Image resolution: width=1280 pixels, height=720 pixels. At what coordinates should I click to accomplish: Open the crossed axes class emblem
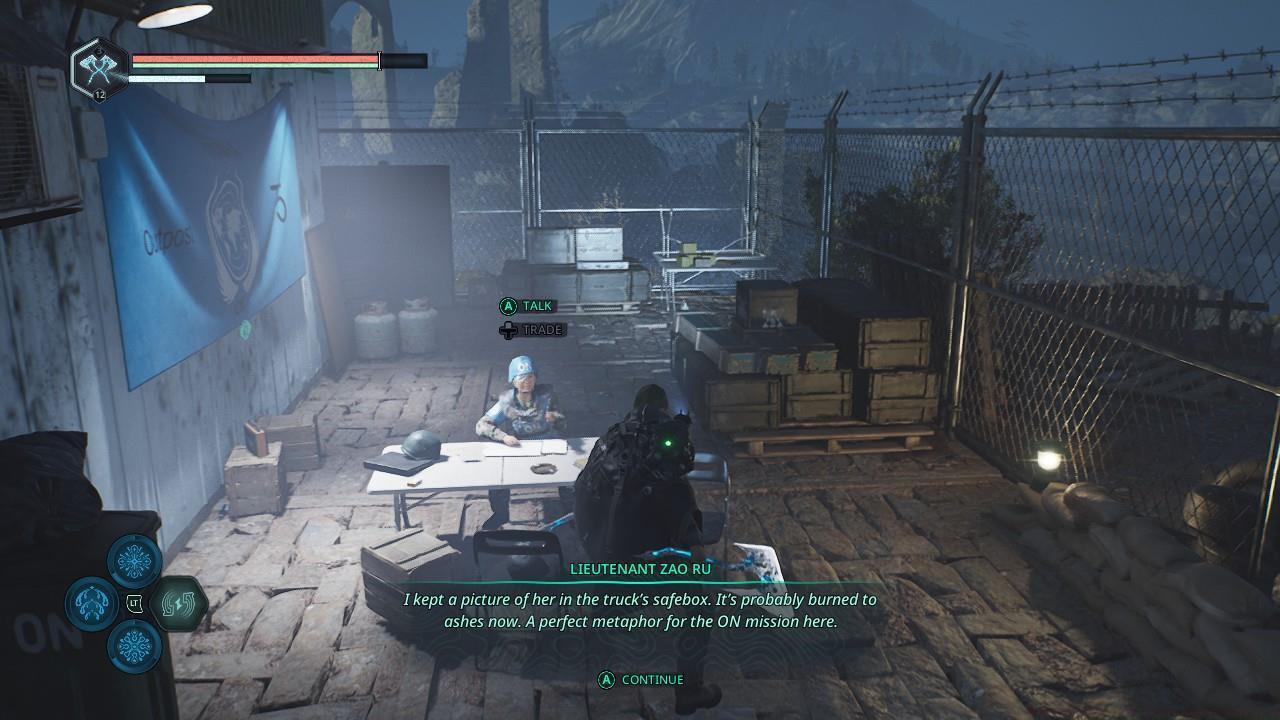(x=100, y=67)
